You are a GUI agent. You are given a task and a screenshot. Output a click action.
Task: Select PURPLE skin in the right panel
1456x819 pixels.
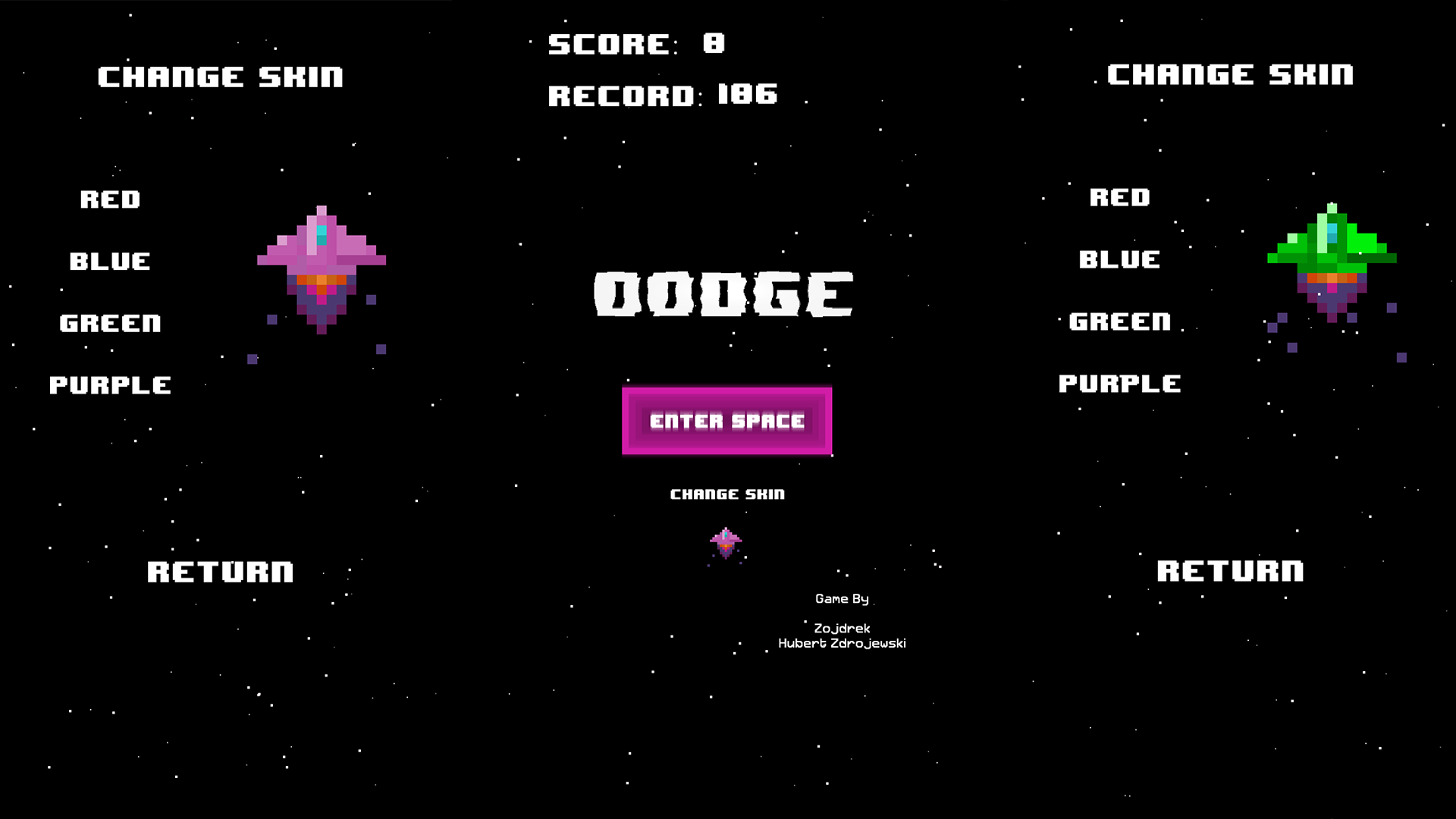[1120, 383]
